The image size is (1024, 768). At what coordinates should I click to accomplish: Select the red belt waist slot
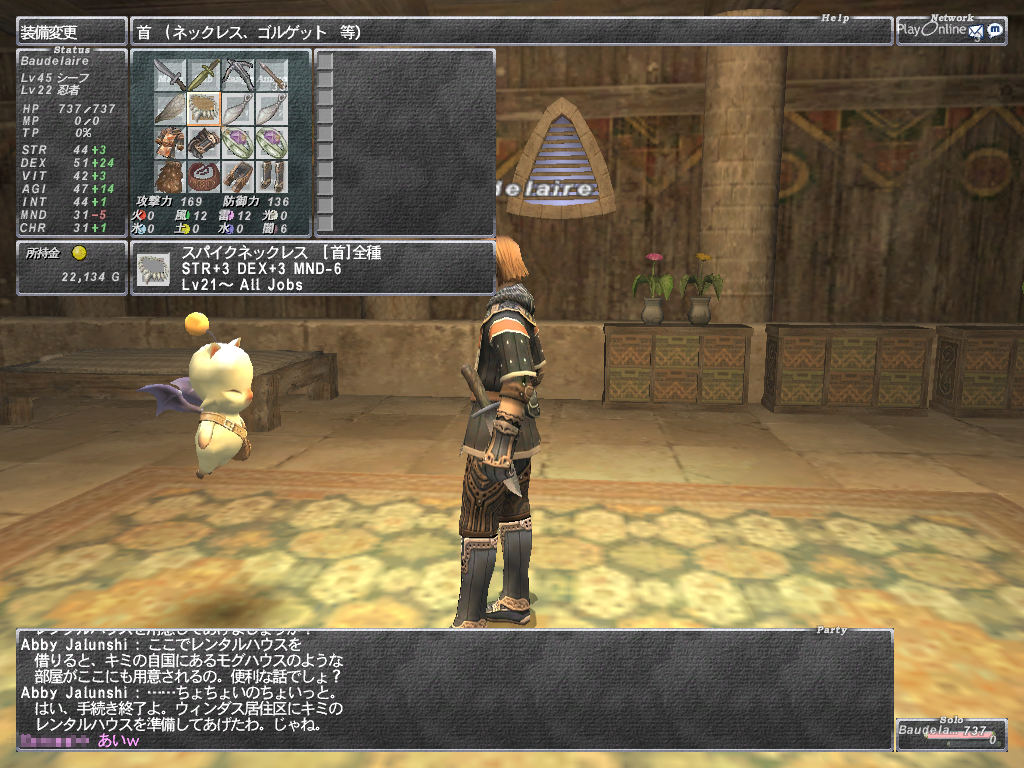click(x=204, y=176)
